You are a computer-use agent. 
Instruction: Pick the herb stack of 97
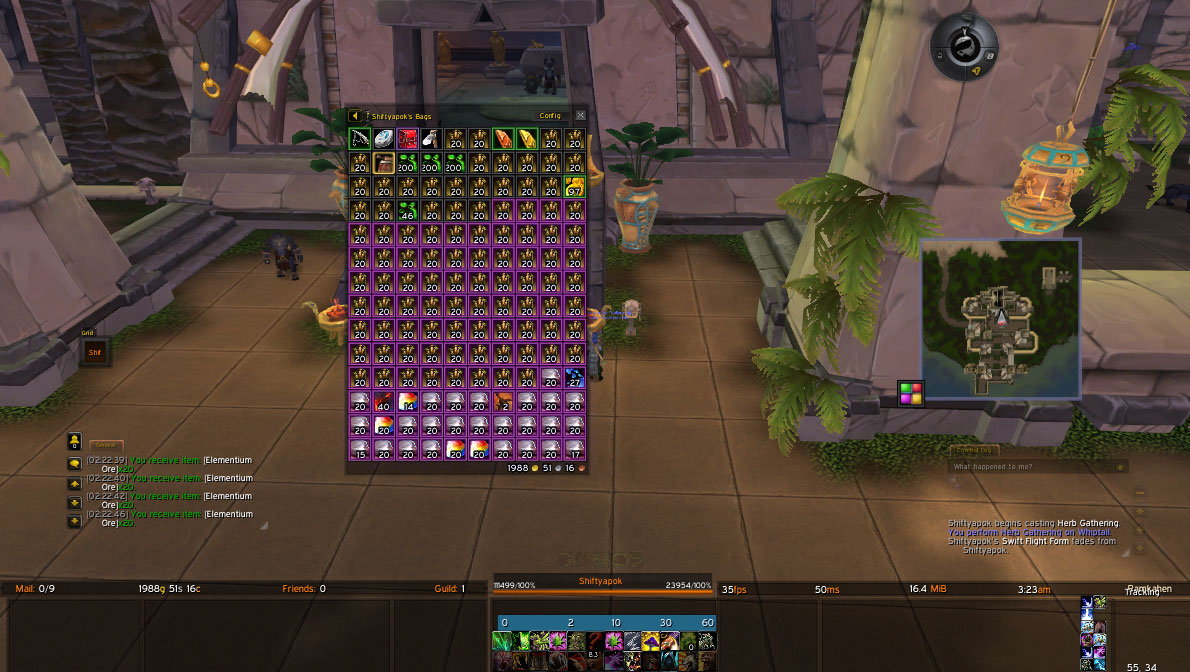pyautogui.click(x=575, y=187)
